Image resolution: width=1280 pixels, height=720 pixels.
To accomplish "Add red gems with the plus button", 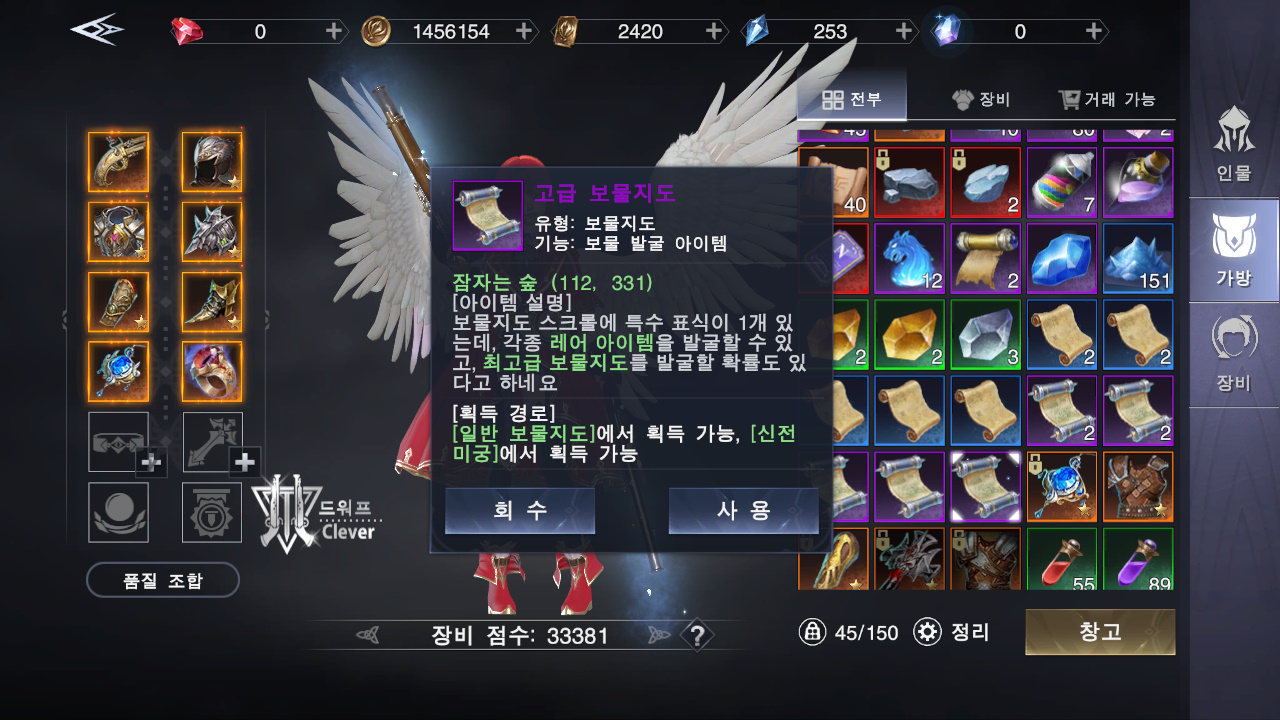I will (x=334, y=31).
